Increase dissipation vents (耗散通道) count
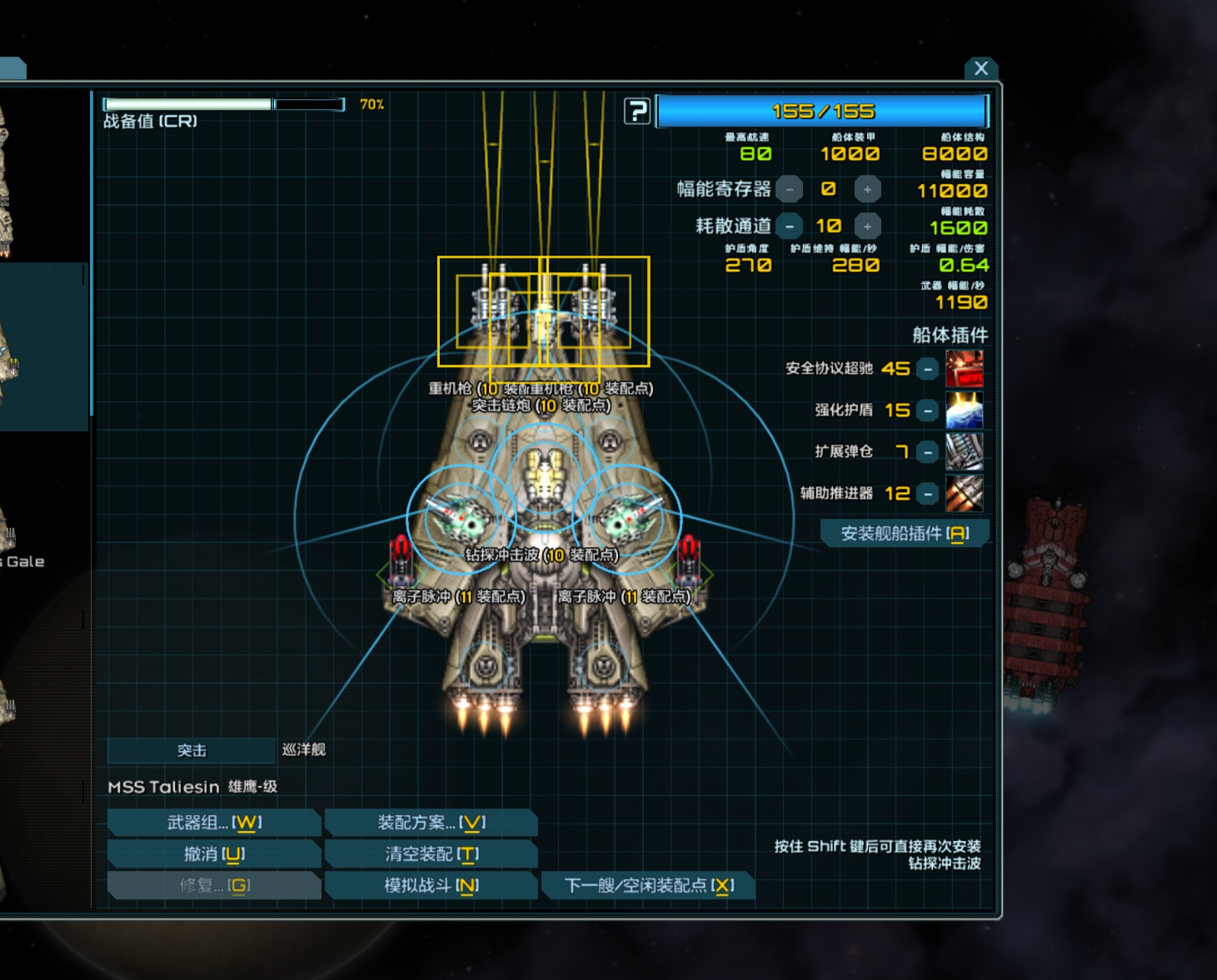1217x980 pixels. click(x=867, y=226)
